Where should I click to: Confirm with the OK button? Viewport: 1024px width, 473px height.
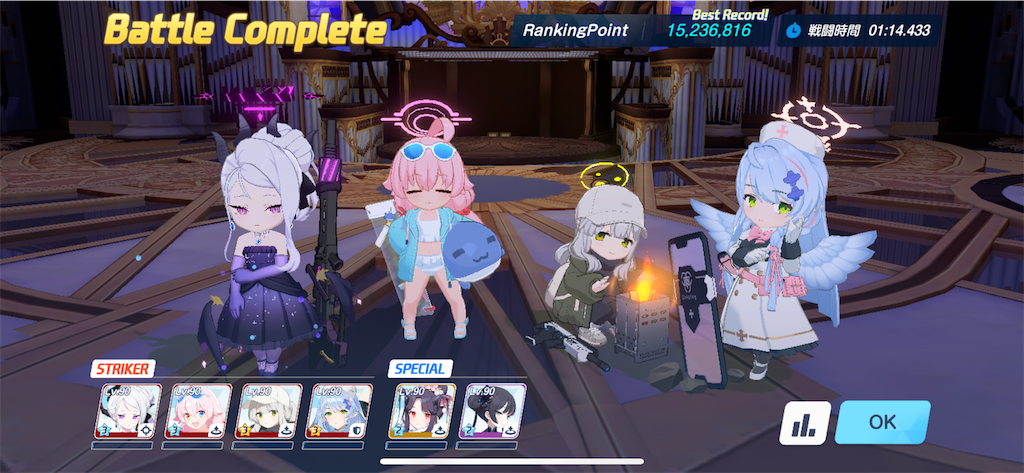882,422
